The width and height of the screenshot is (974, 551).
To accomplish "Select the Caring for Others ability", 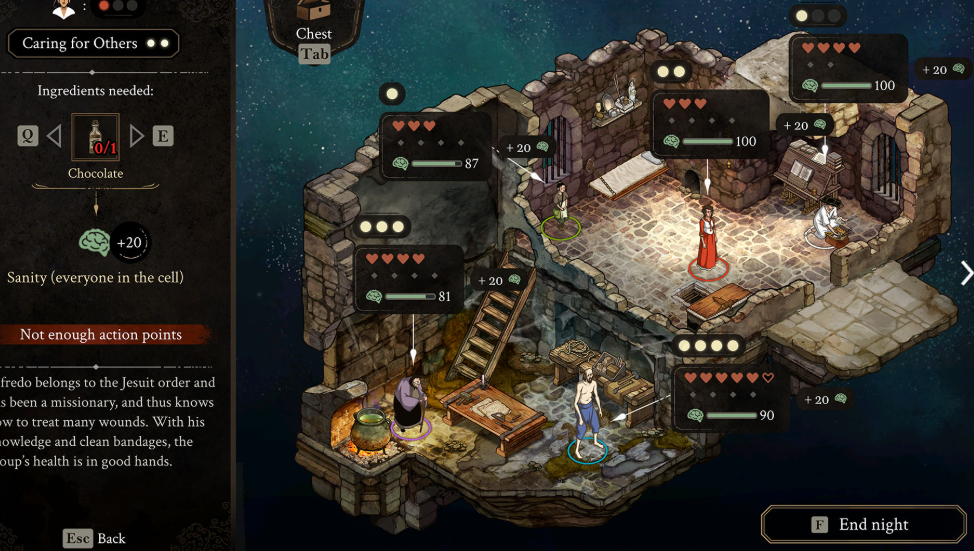I will pos(94,44).
